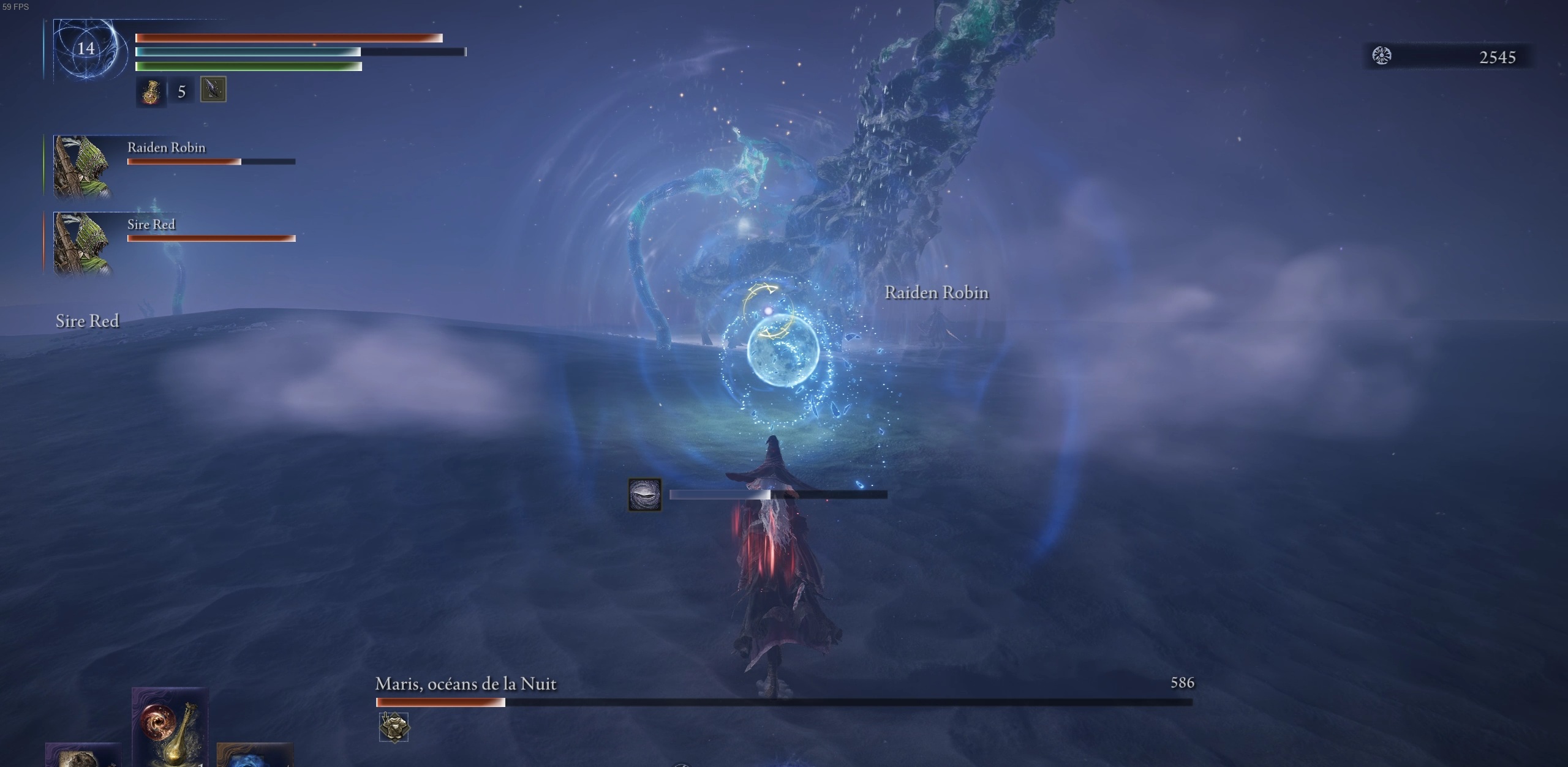Click the Sire Red floating nameplate on the left
This screenshot has height=767, width=1568.
(88, 320)
